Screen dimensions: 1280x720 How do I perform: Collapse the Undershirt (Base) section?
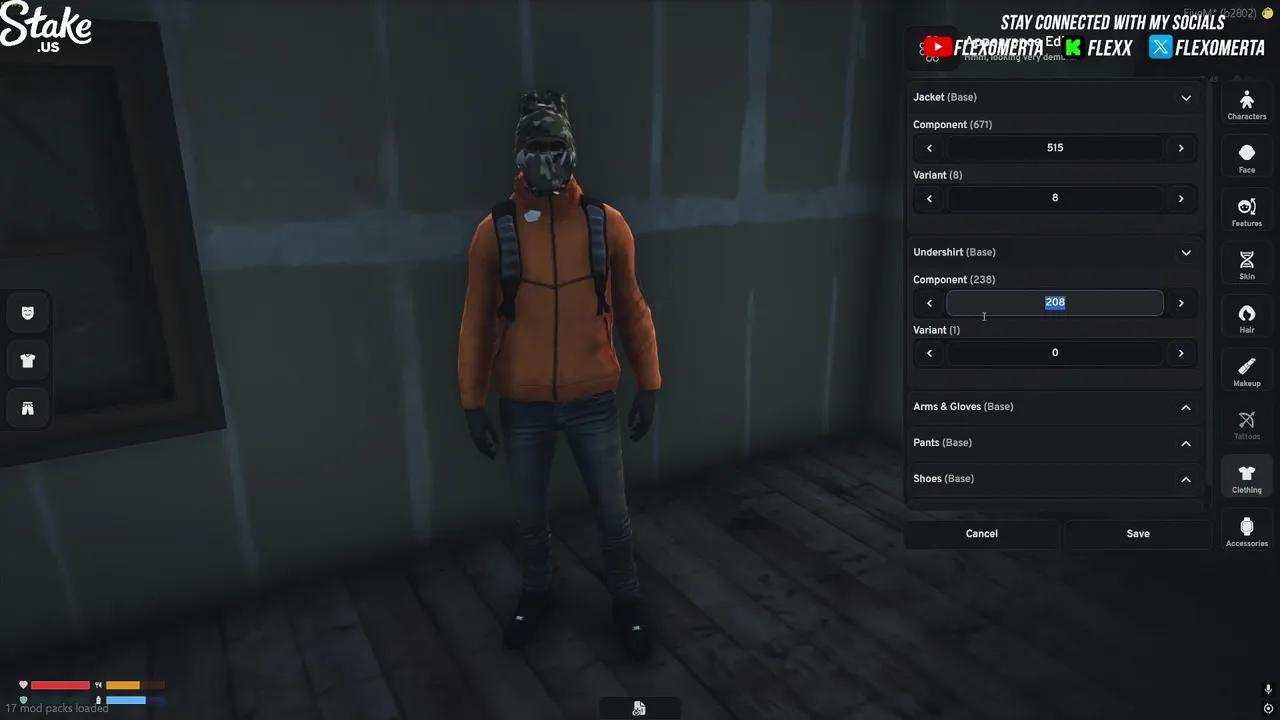coord(1185,252)
